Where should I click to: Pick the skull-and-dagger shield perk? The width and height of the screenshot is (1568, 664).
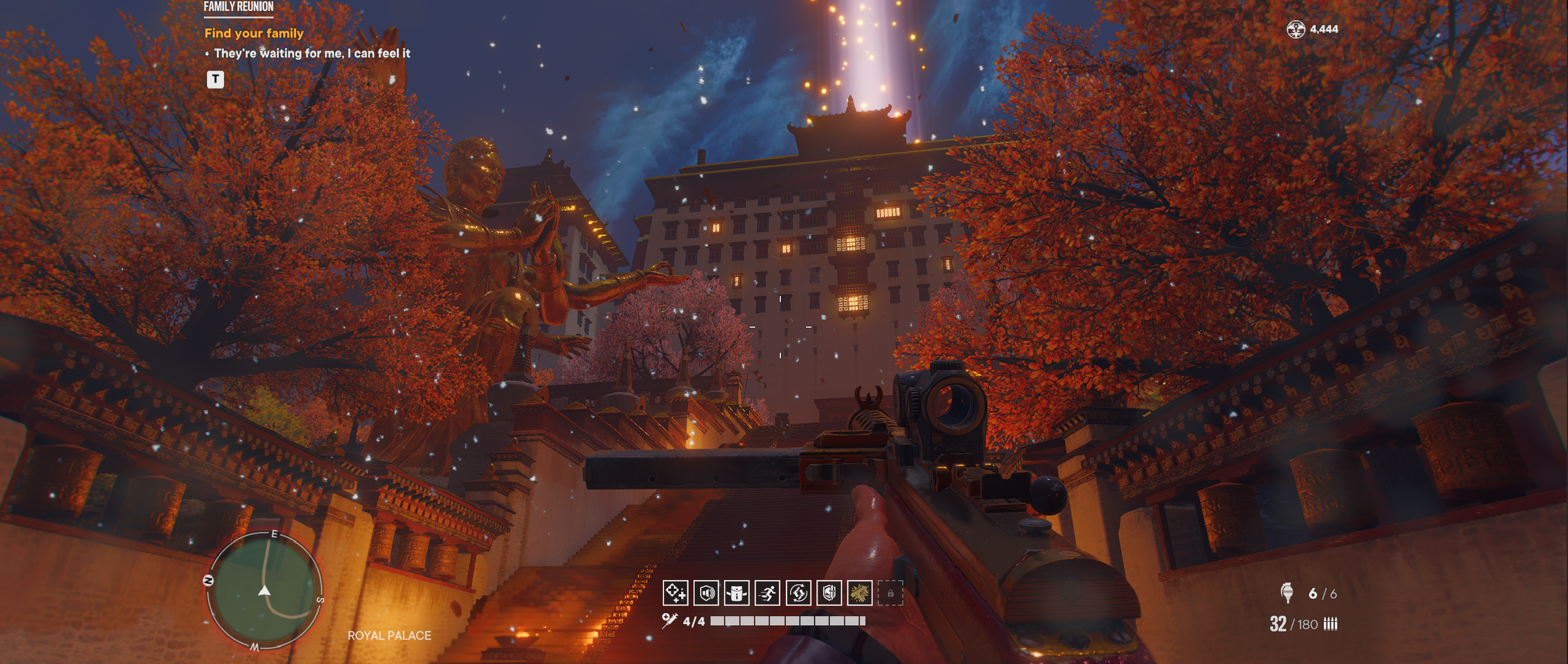point(829,593)
